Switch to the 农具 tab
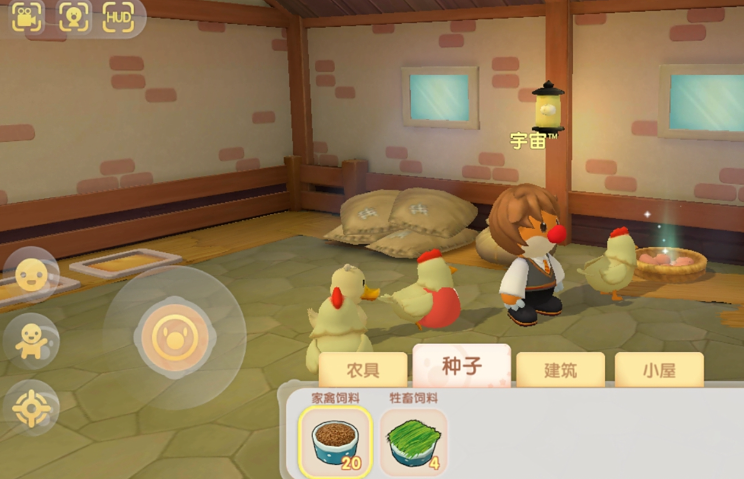Viewport: 744px width, 479px height. tap(364, 370)
